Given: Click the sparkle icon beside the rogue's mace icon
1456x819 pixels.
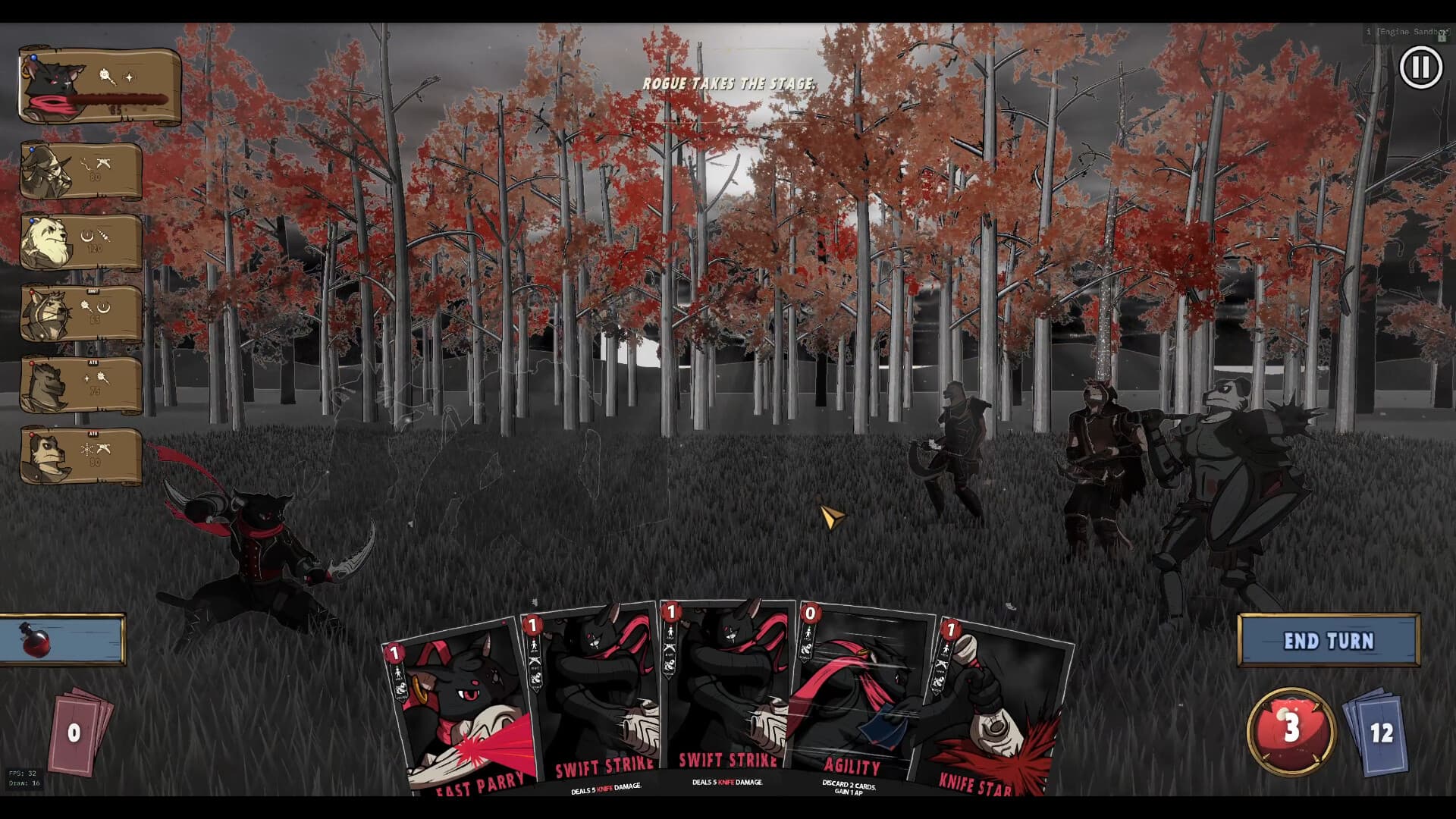Looking at the screenshot, I should (131, 75).
